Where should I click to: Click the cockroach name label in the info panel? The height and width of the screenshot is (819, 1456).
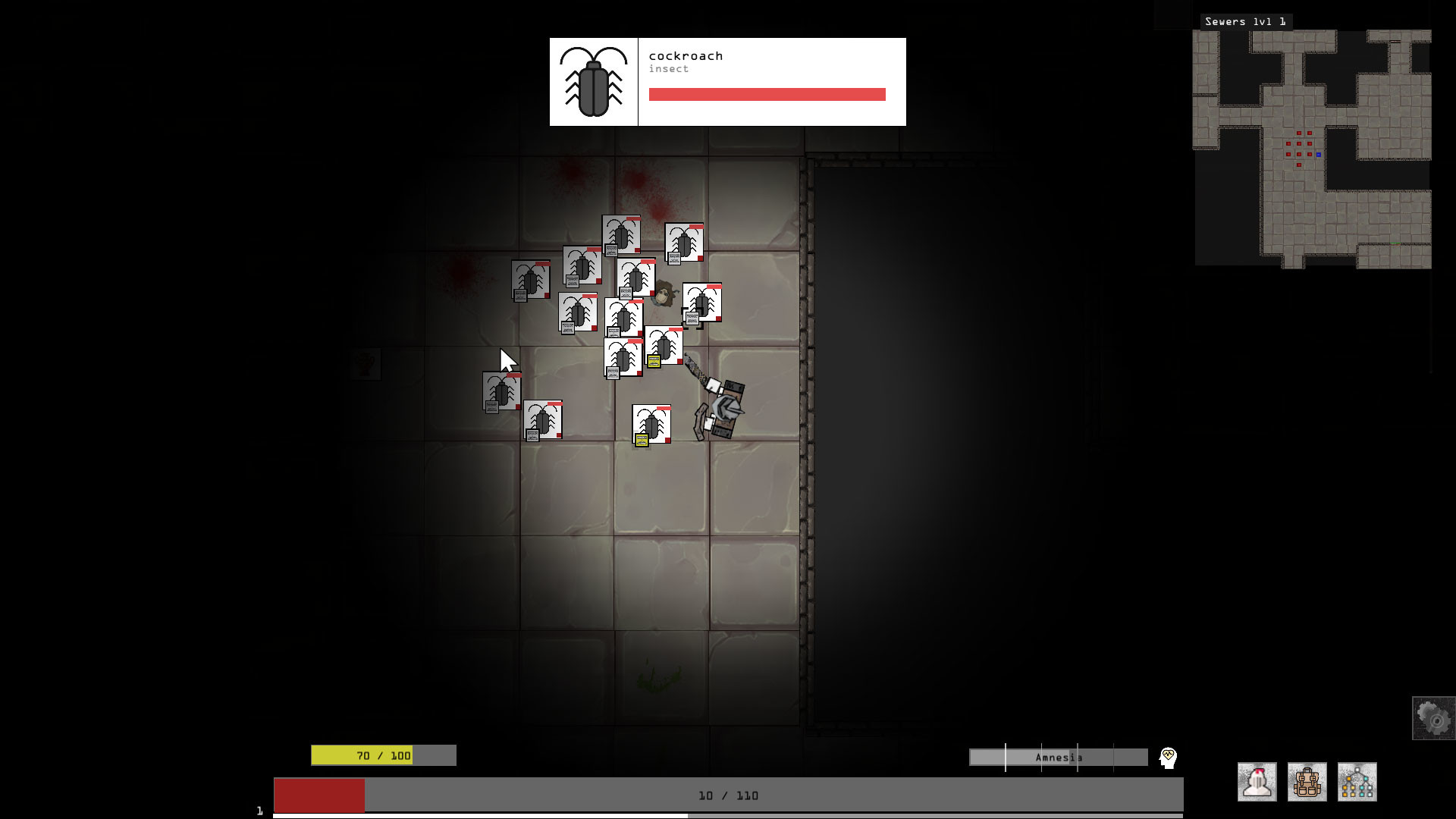point(686,55)
